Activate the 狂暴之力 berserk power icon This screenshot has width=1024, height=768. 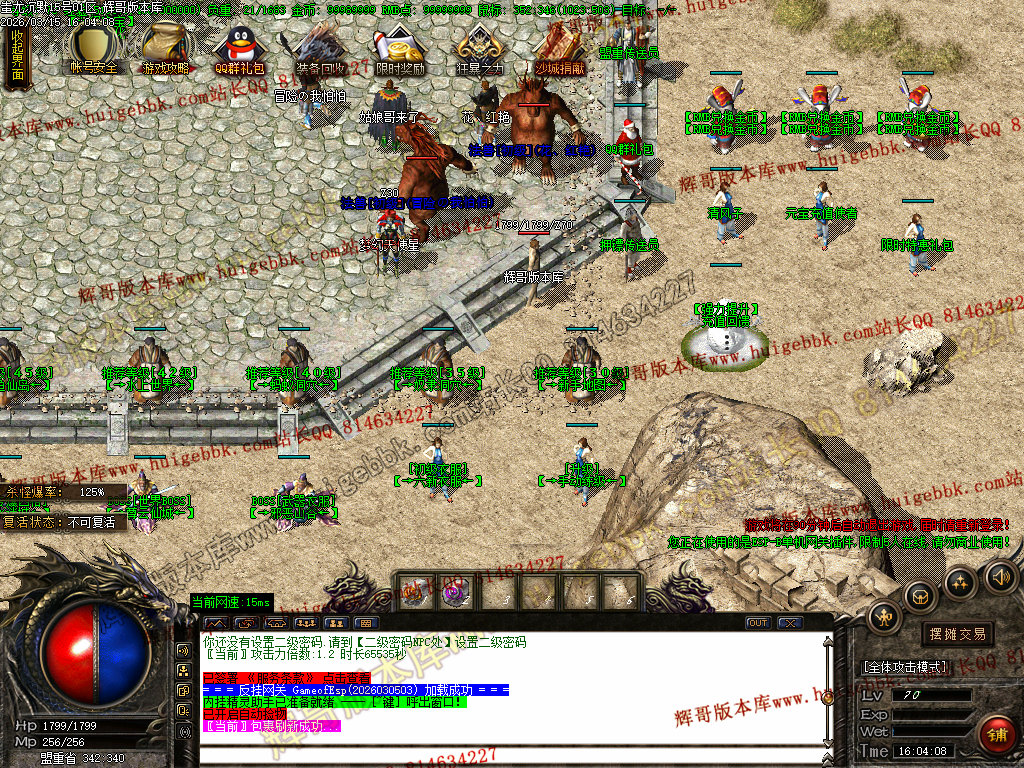click(x=477, y=48)
